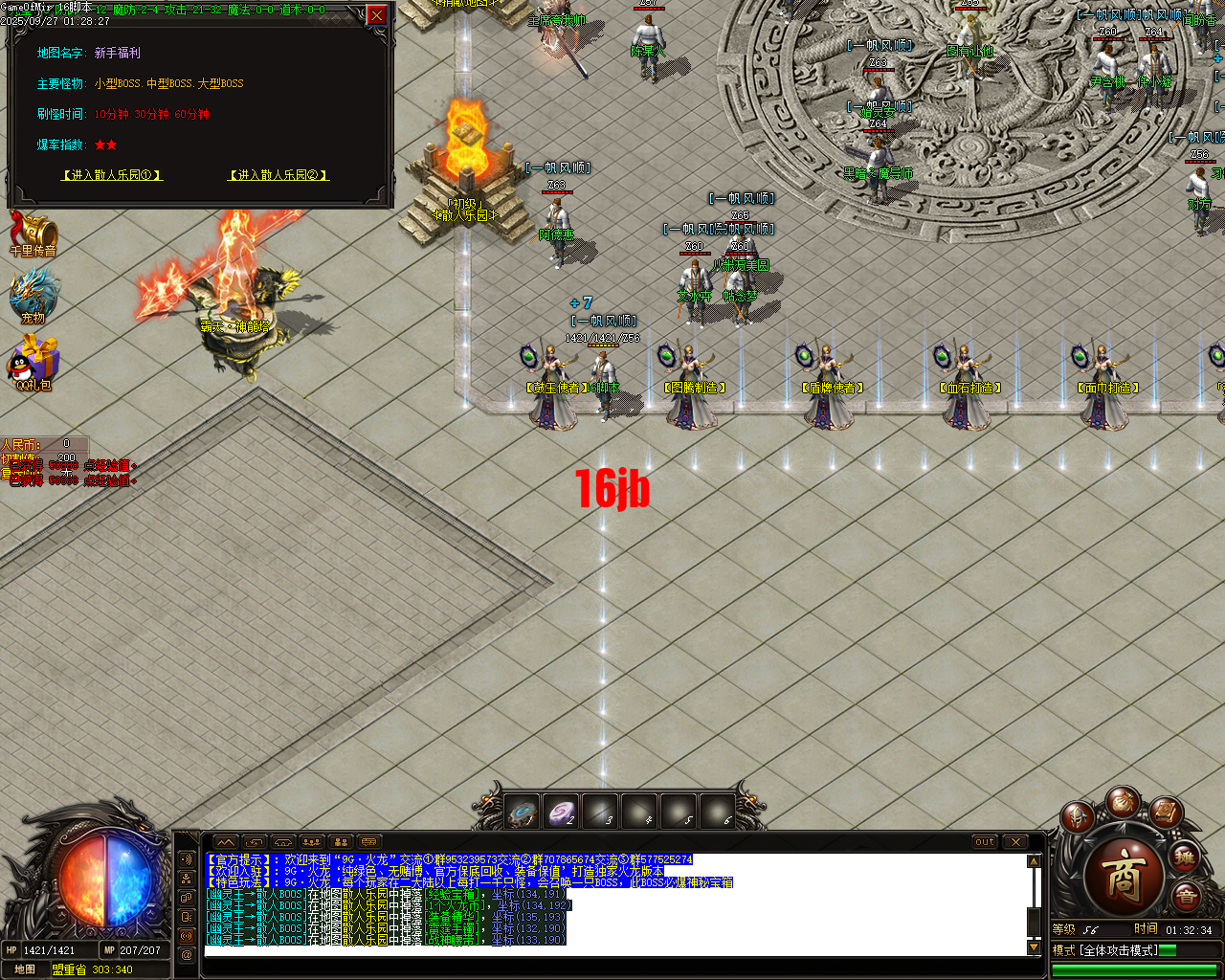Click the green bar beside the attack mode label
1225x980 pixels.
[1167, 950]
